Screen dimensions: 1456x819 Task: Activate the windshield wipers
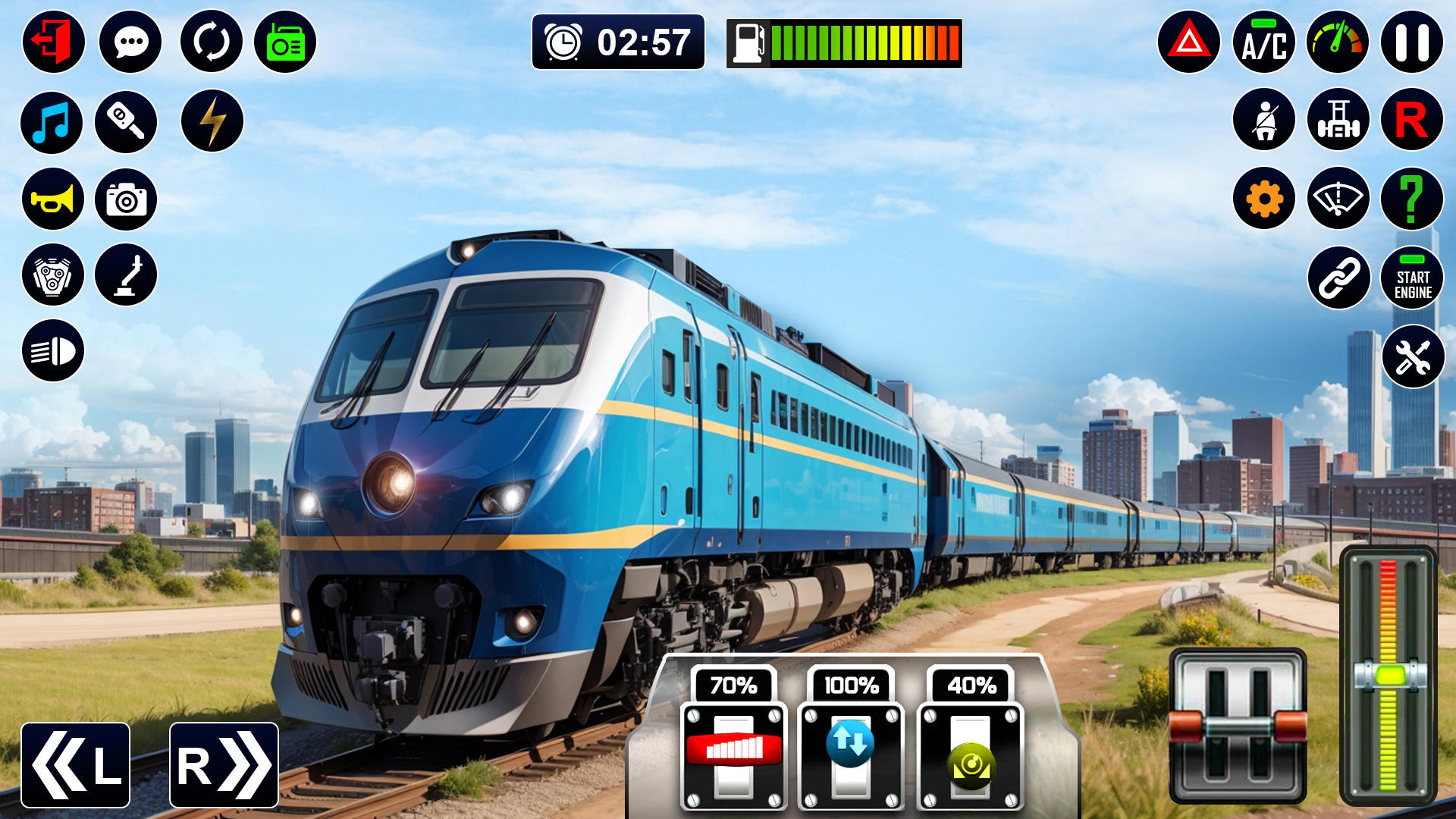[1337, 199]
